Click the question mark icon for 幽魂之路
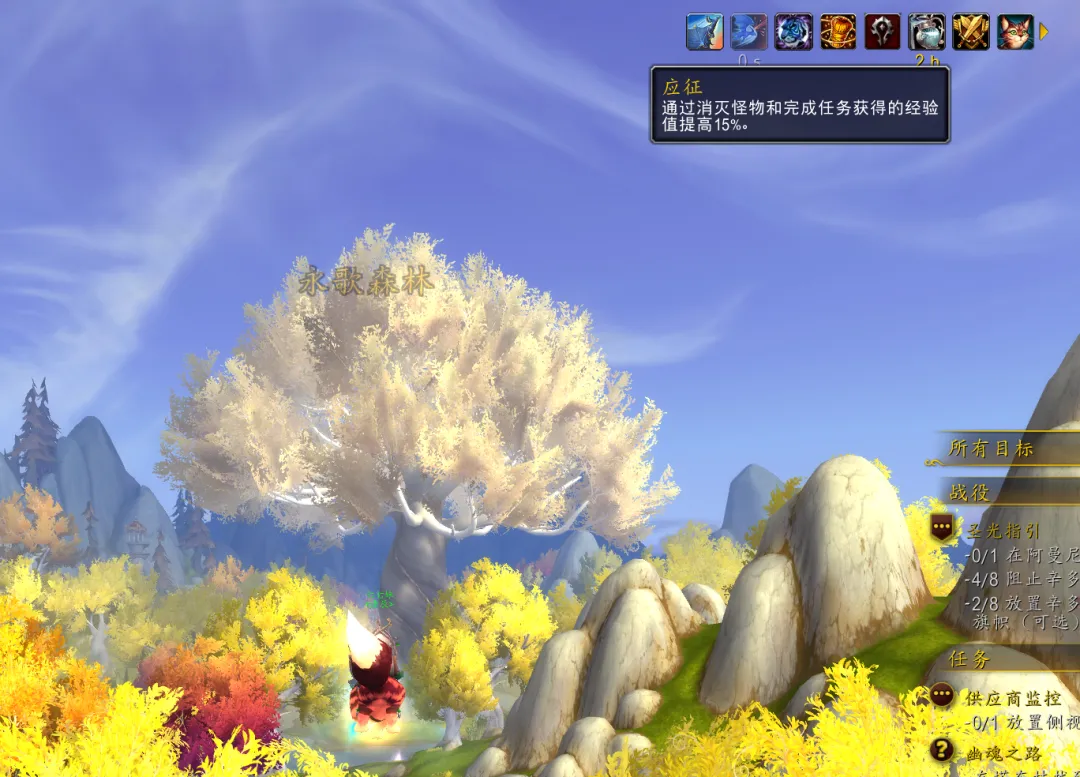Viewport: 1080px width, 777px height. 941,750
